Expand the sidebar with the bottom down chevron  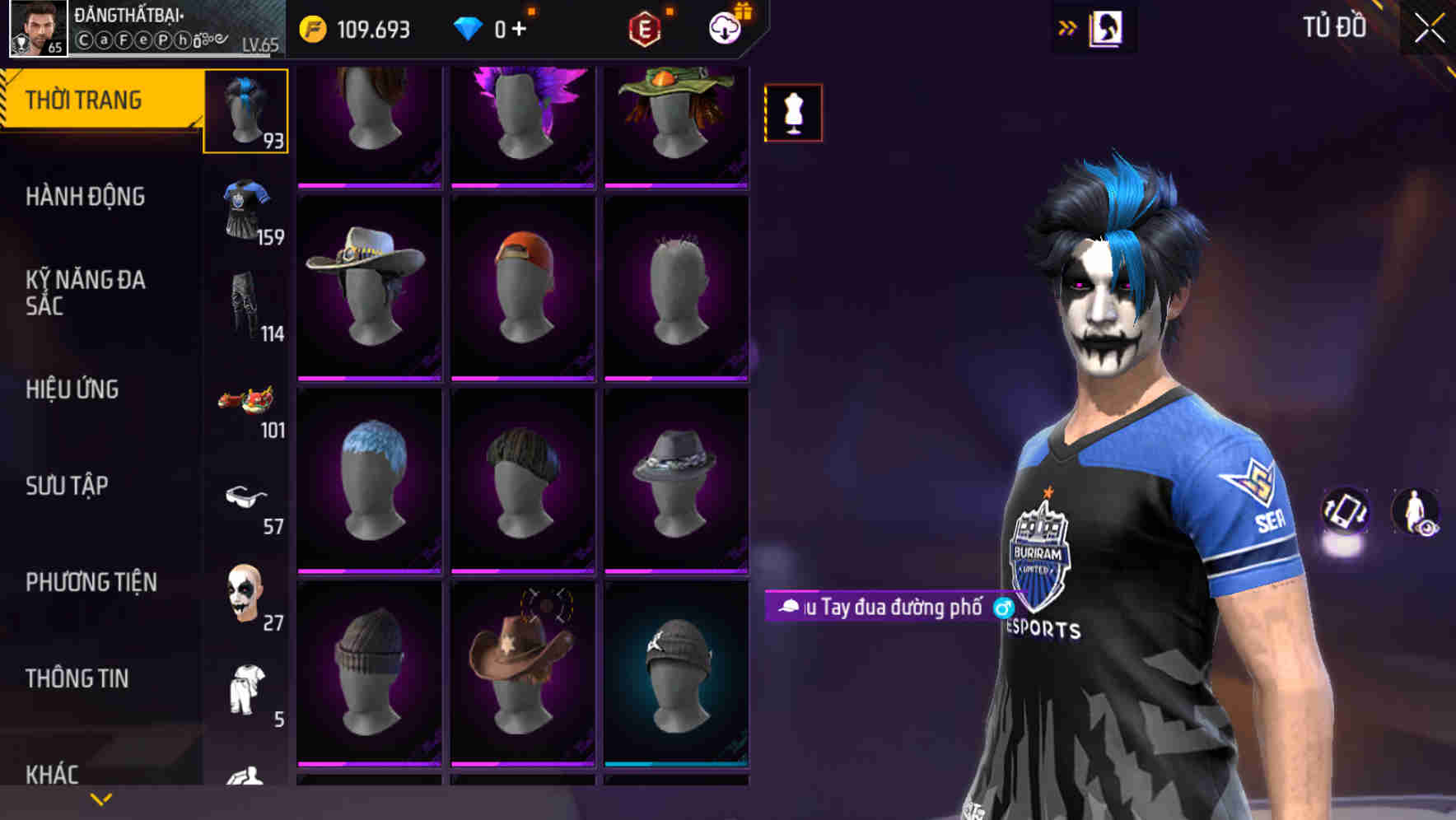pos(101,799)
